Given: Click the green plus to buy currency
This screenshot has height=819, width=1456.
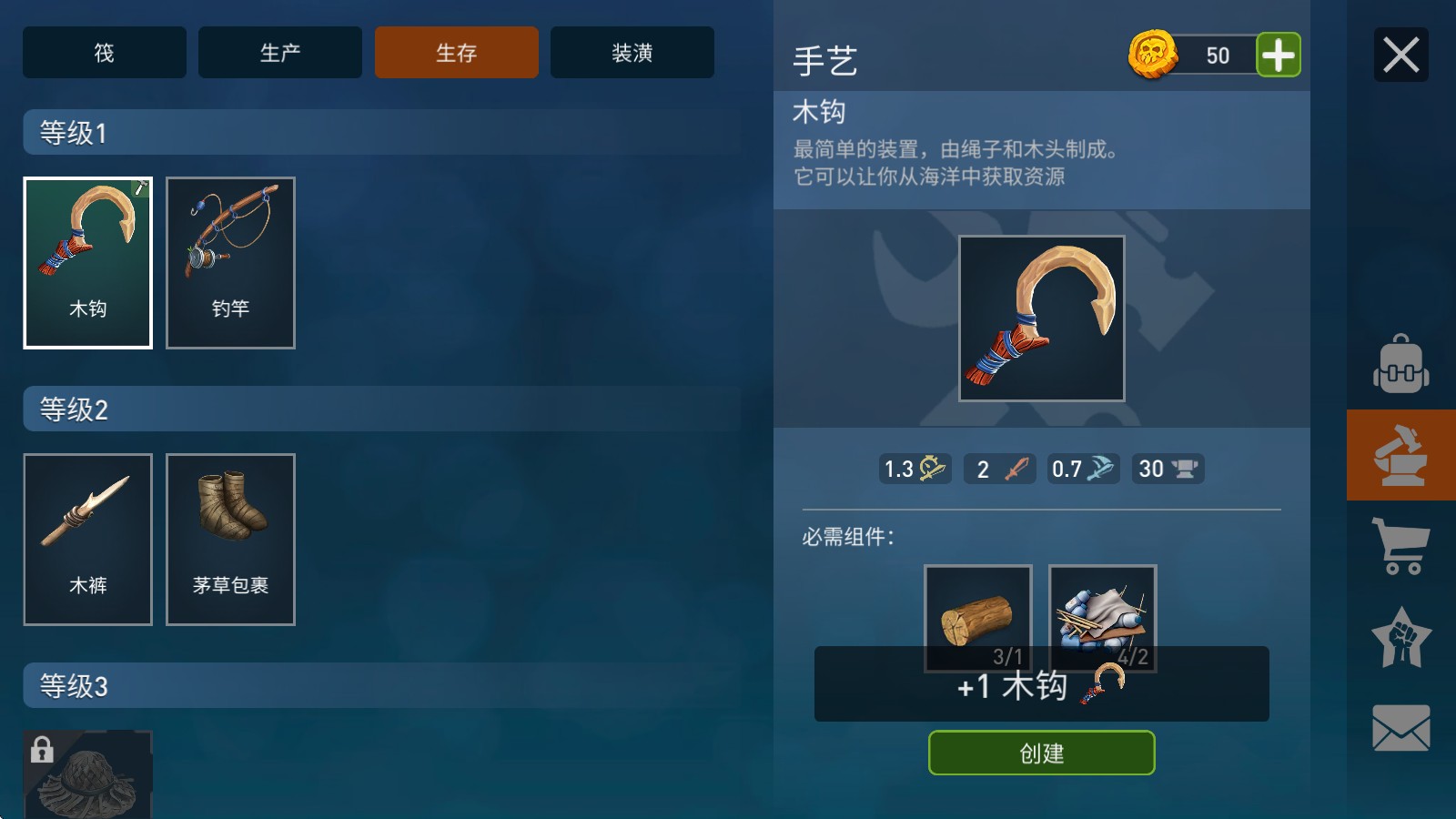Looking at the screenshot, I should coord(1279,55).
